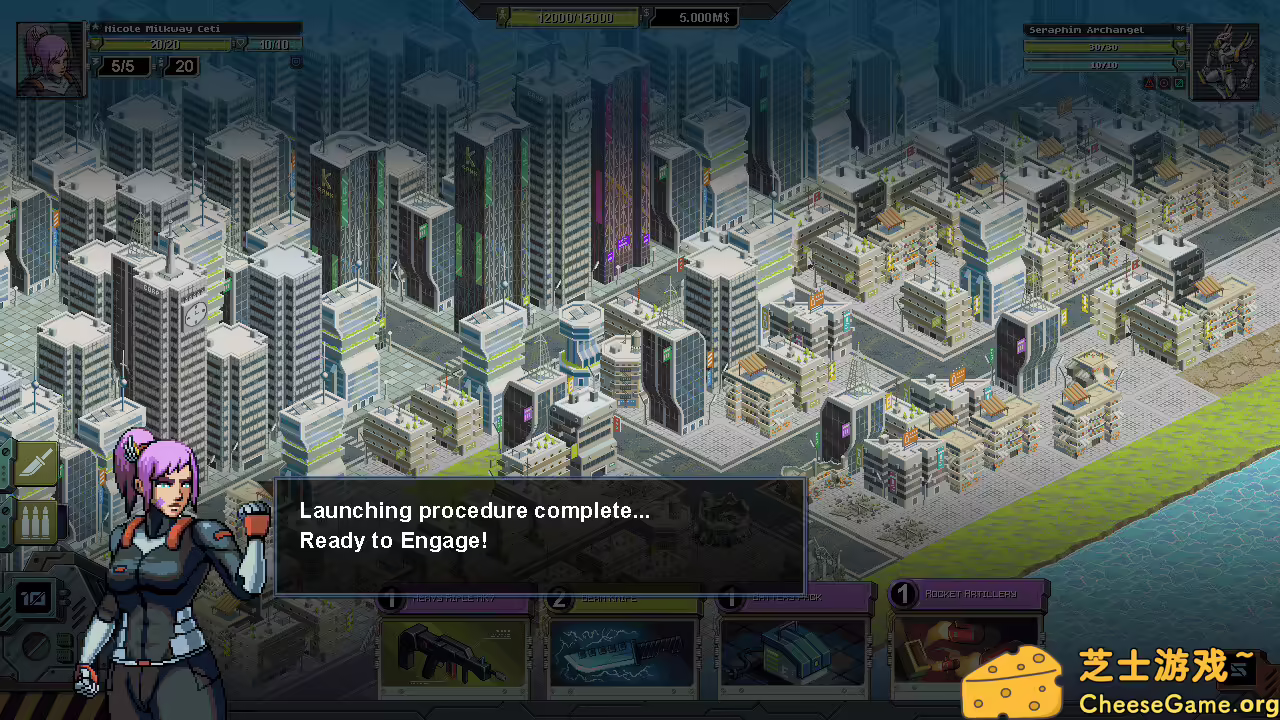
Task: Select the knife melee weapon icon on left sidebar
Action: (35, 463)
